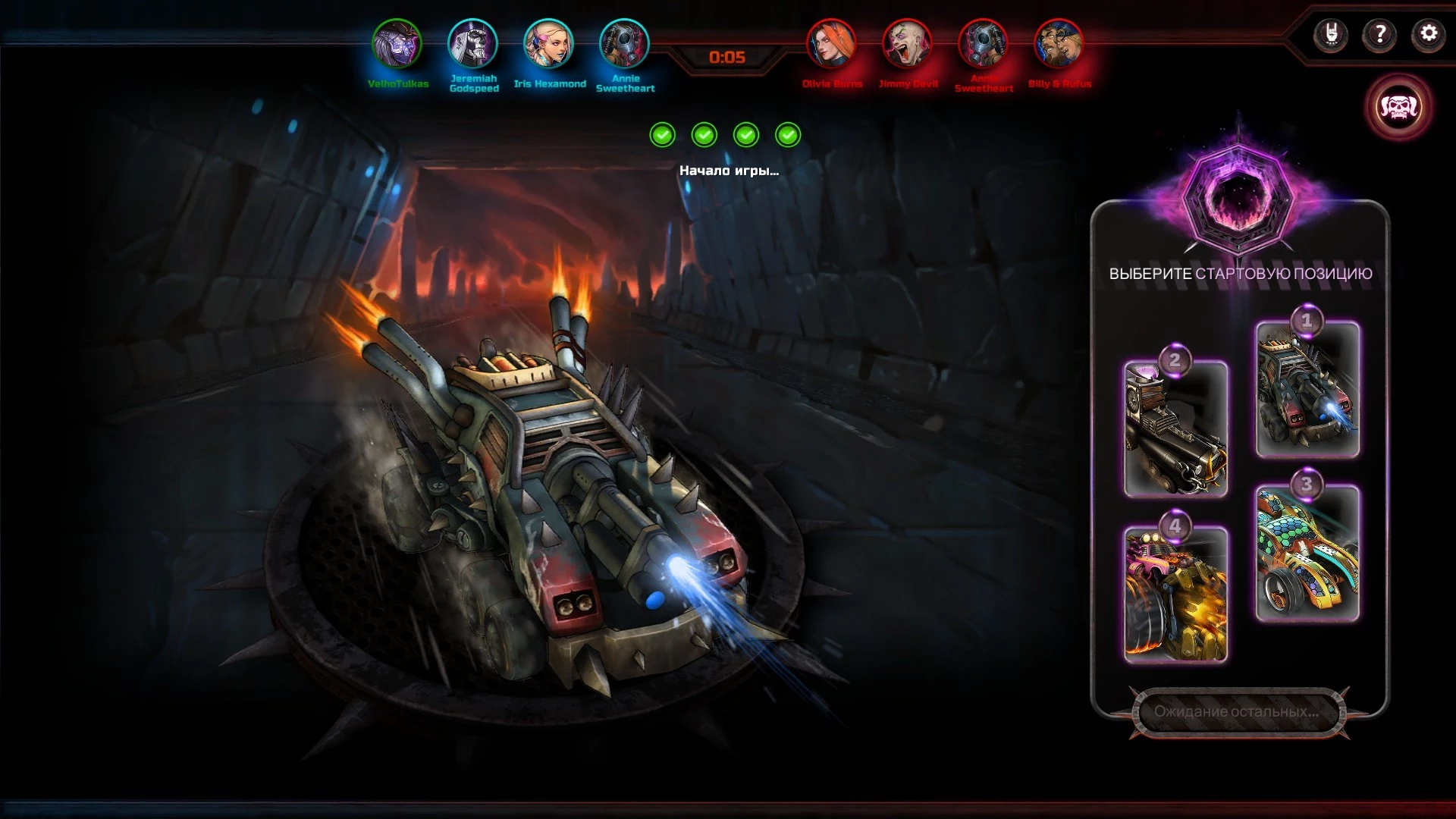
Task: Click Olivia Burns enemy portrait
Action: click(x=831, y=44)
